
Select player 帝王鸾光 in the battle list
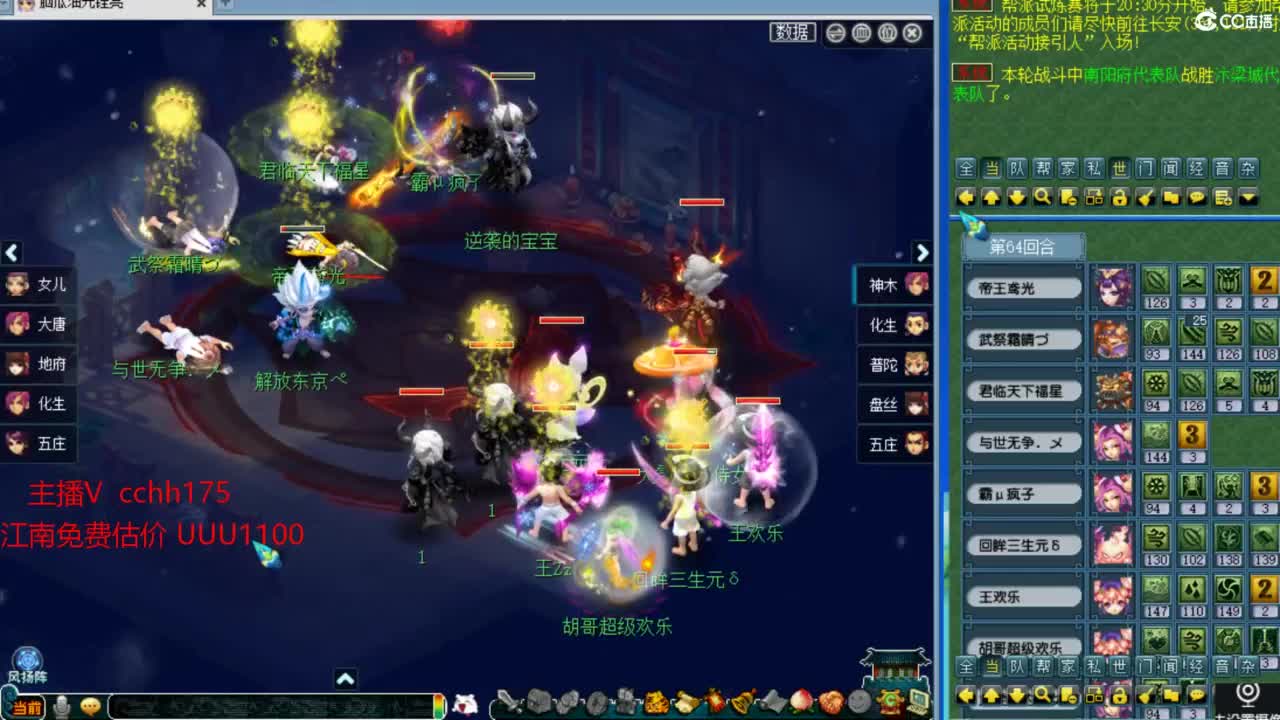(x=1022, y=287)
